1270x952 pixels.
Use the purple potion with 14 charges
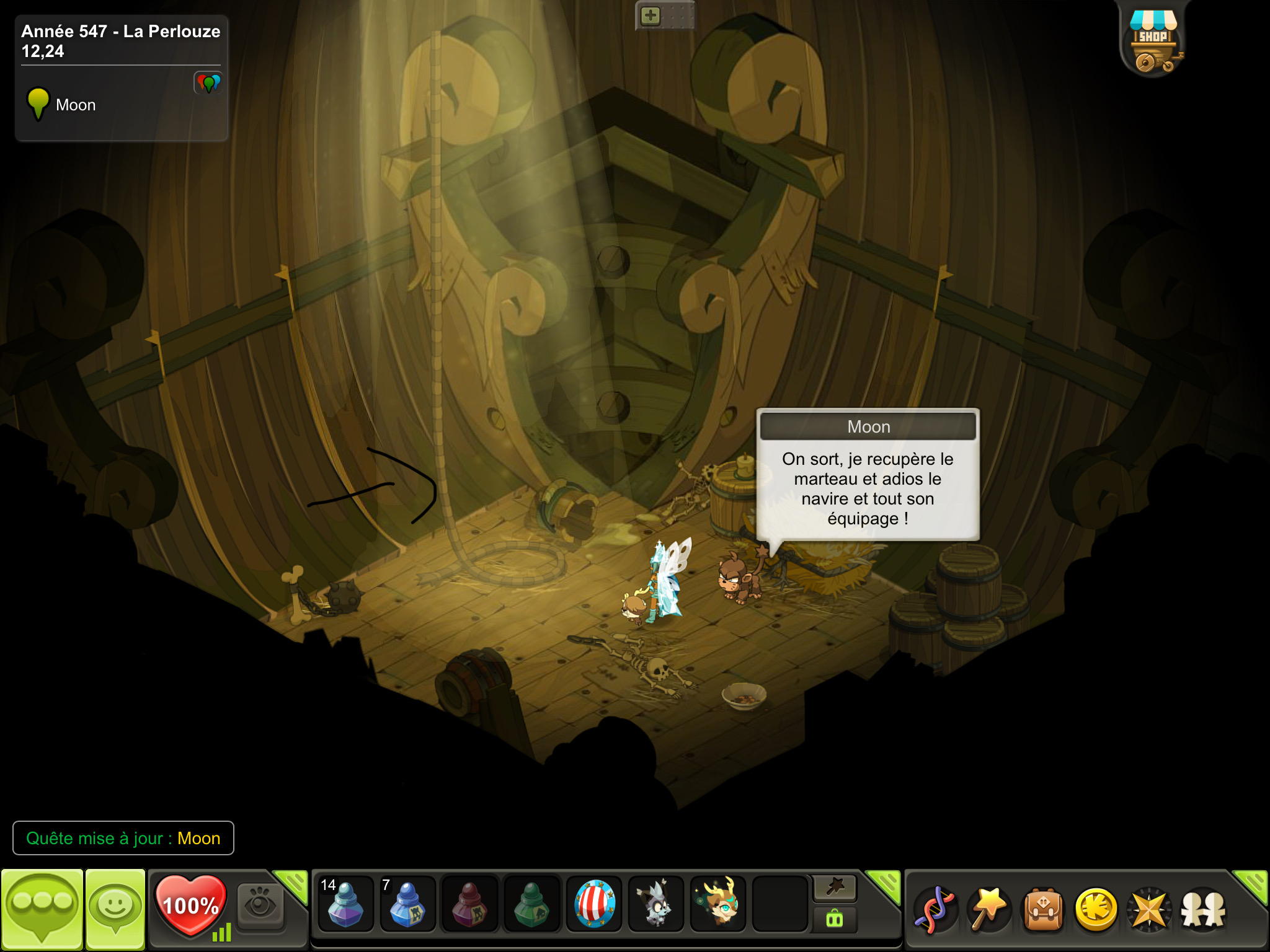pos(345,904)
